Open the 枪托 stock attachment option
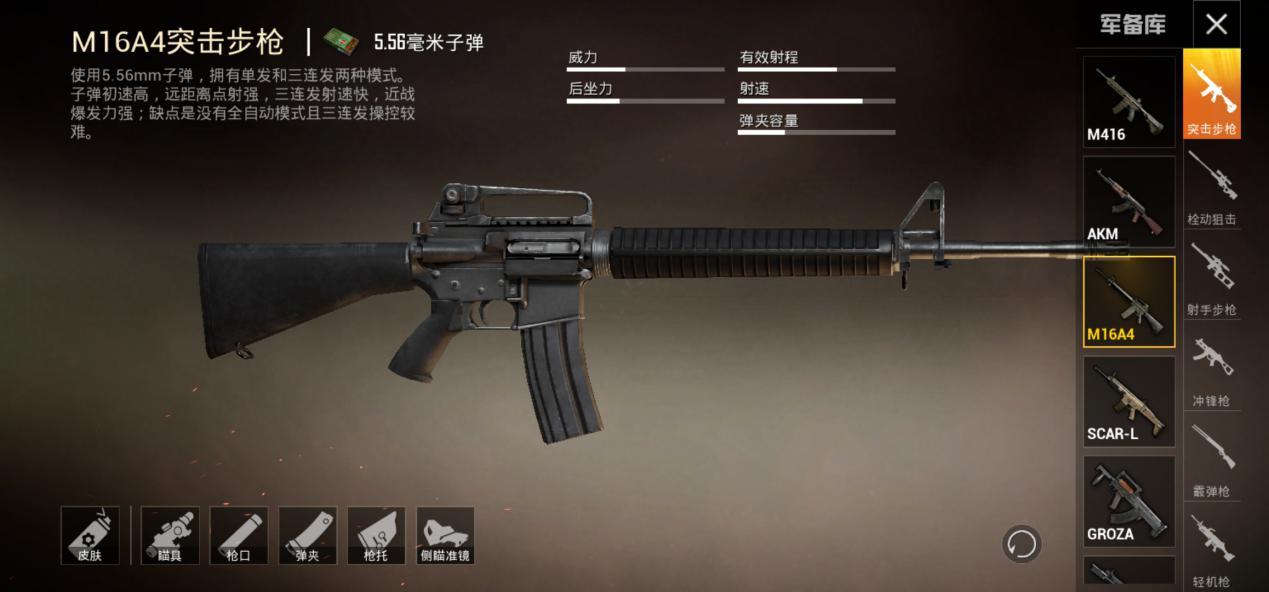This screenshot has height=592, width=1269. click(376, 535)
